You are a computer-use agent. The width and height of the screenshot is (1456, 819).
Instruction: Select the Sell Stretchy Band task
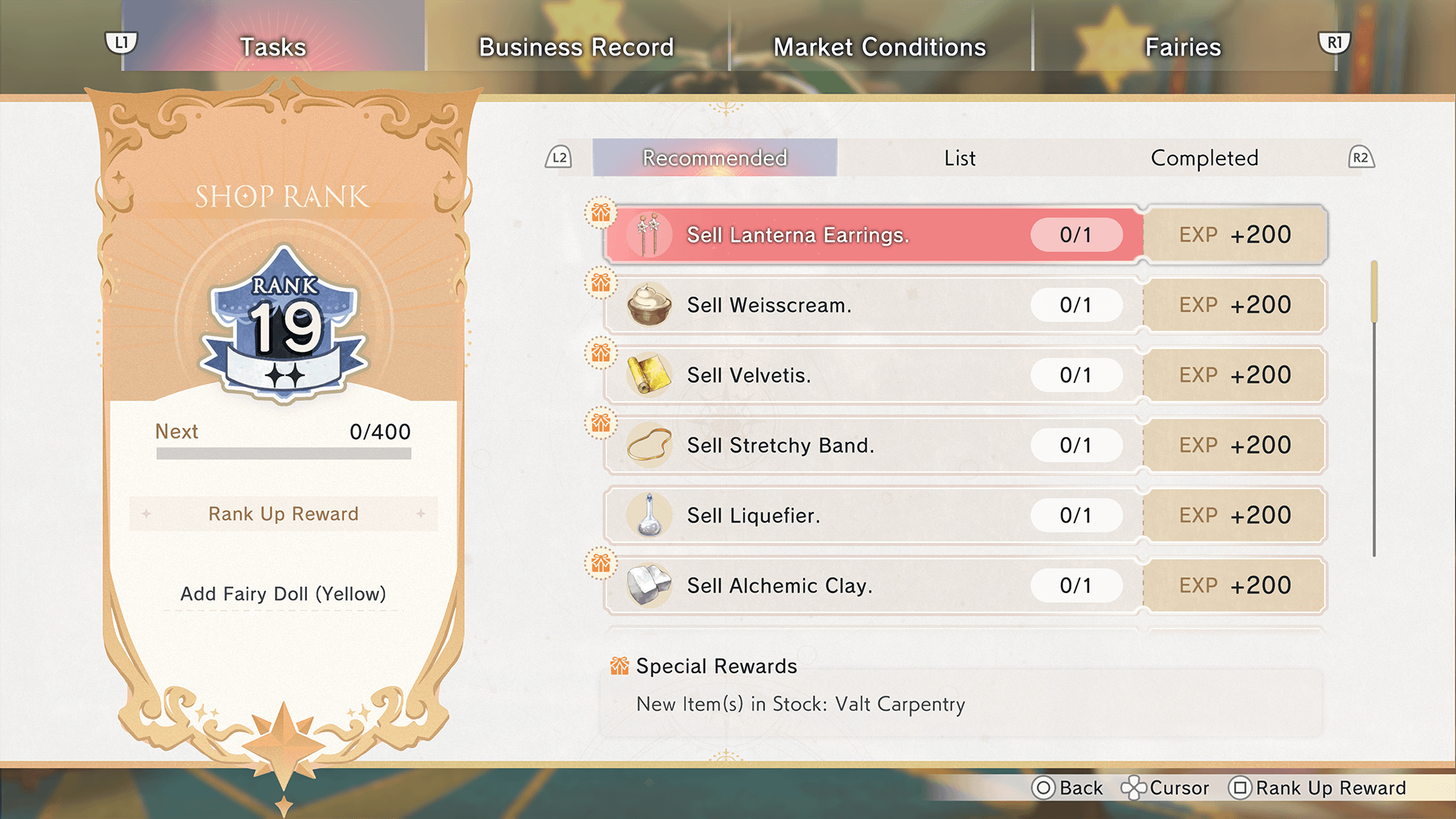pyautogui.click(x=872, y=445)
